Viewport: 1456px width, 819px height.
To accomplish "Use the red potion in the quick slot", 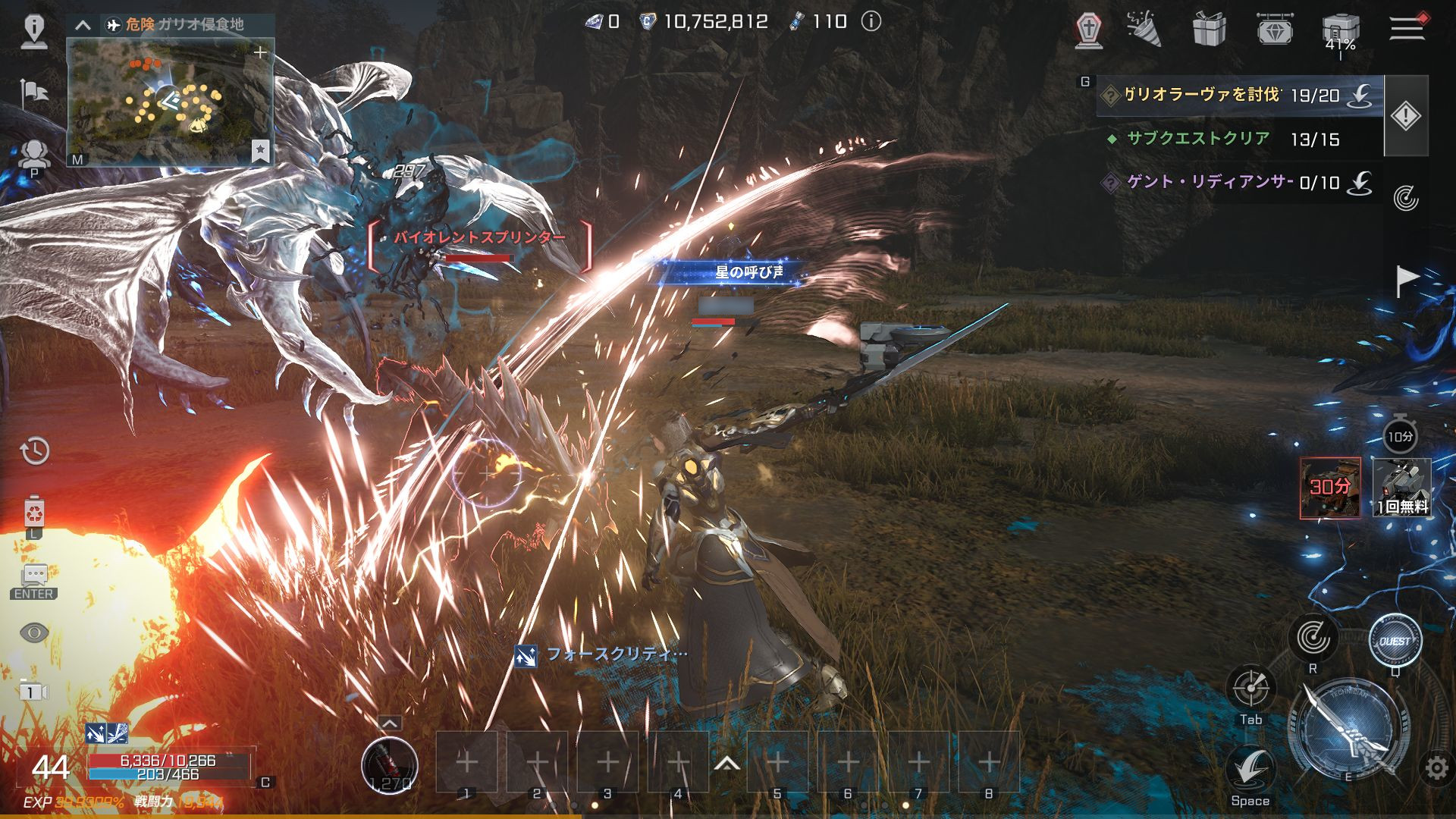I will [389, 764].
